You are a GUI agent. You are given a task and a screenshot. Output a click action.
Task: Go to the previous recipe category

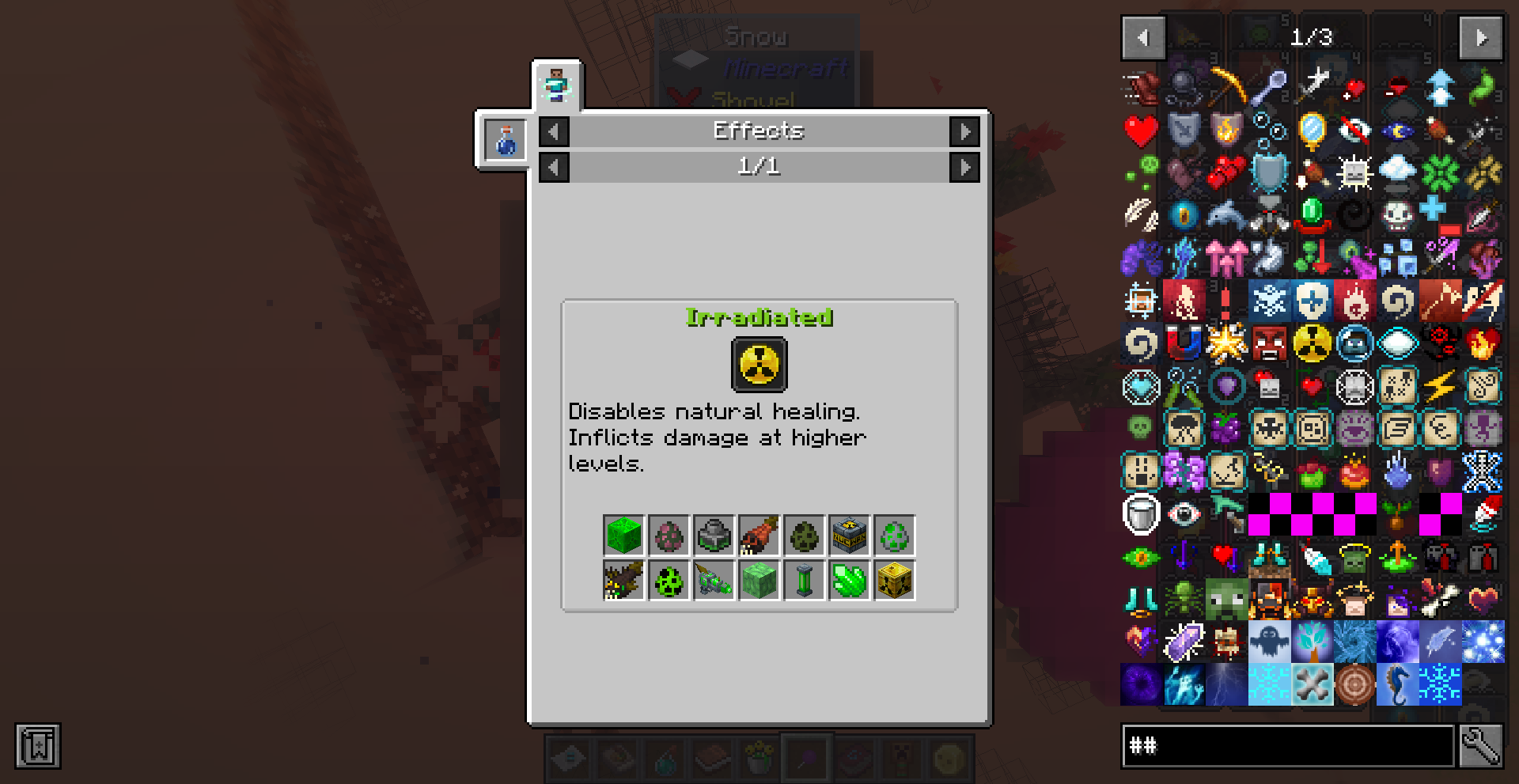pos(554,131)
